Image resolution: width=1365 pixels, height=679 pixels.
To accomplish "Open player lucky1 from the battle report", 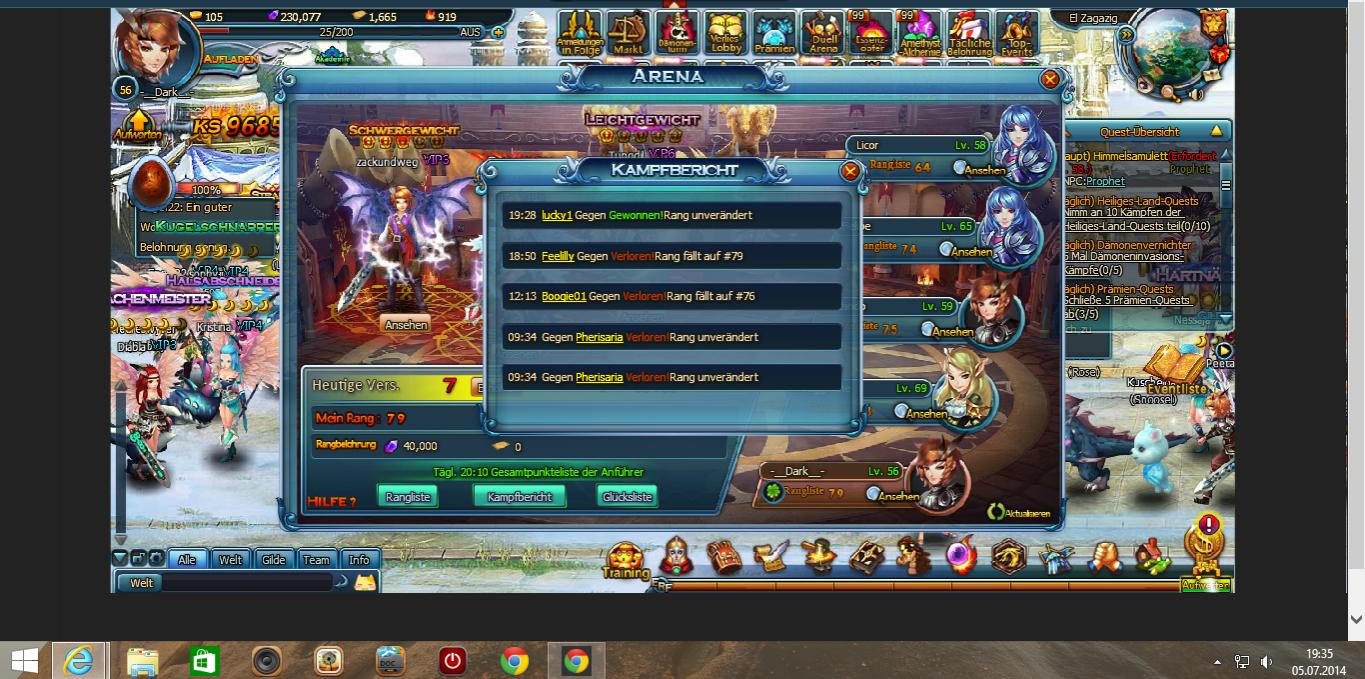I will (556, 215).
